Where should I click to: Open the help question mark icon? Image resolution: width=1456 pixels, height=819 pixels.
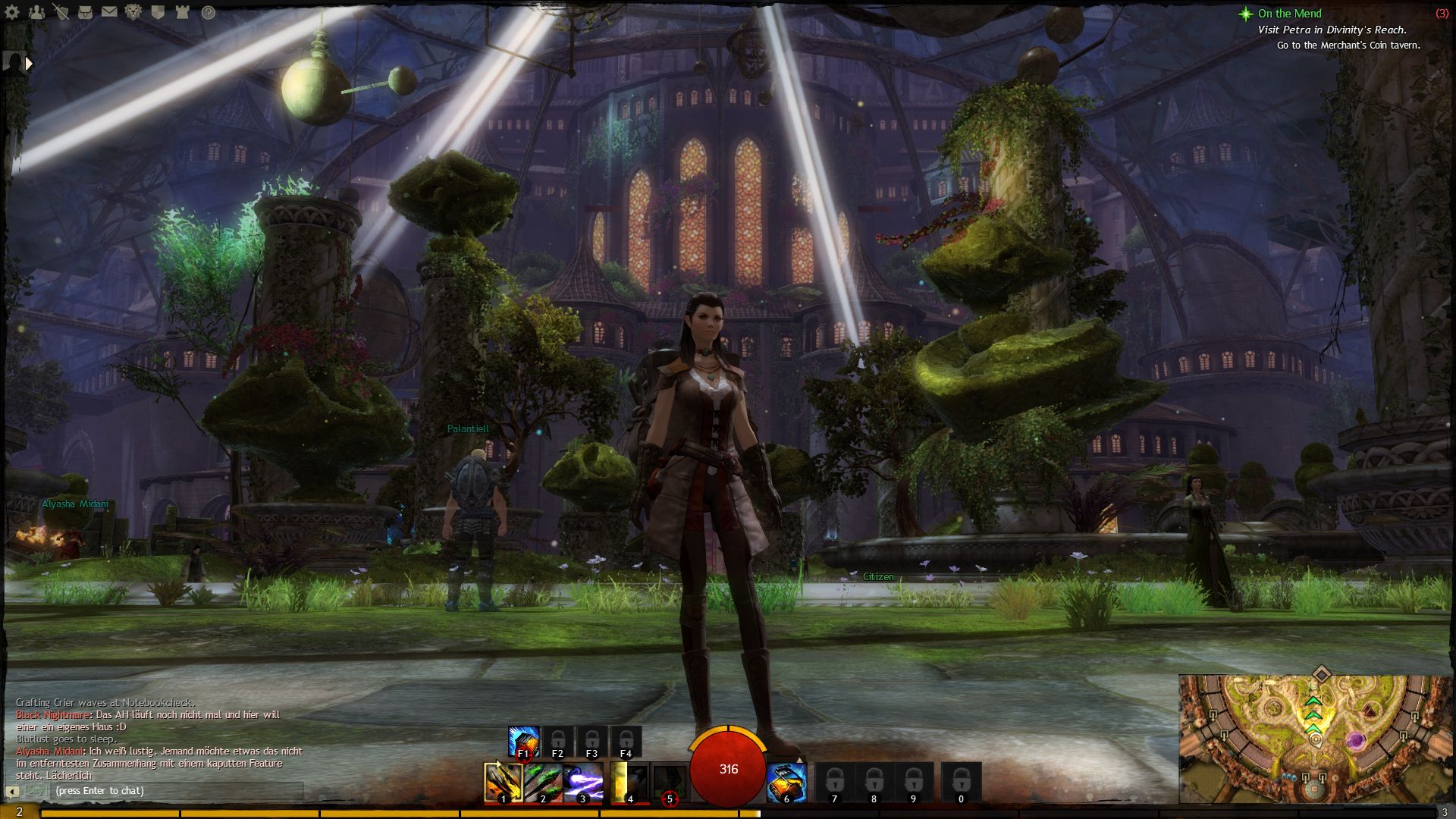coord(208,12)
